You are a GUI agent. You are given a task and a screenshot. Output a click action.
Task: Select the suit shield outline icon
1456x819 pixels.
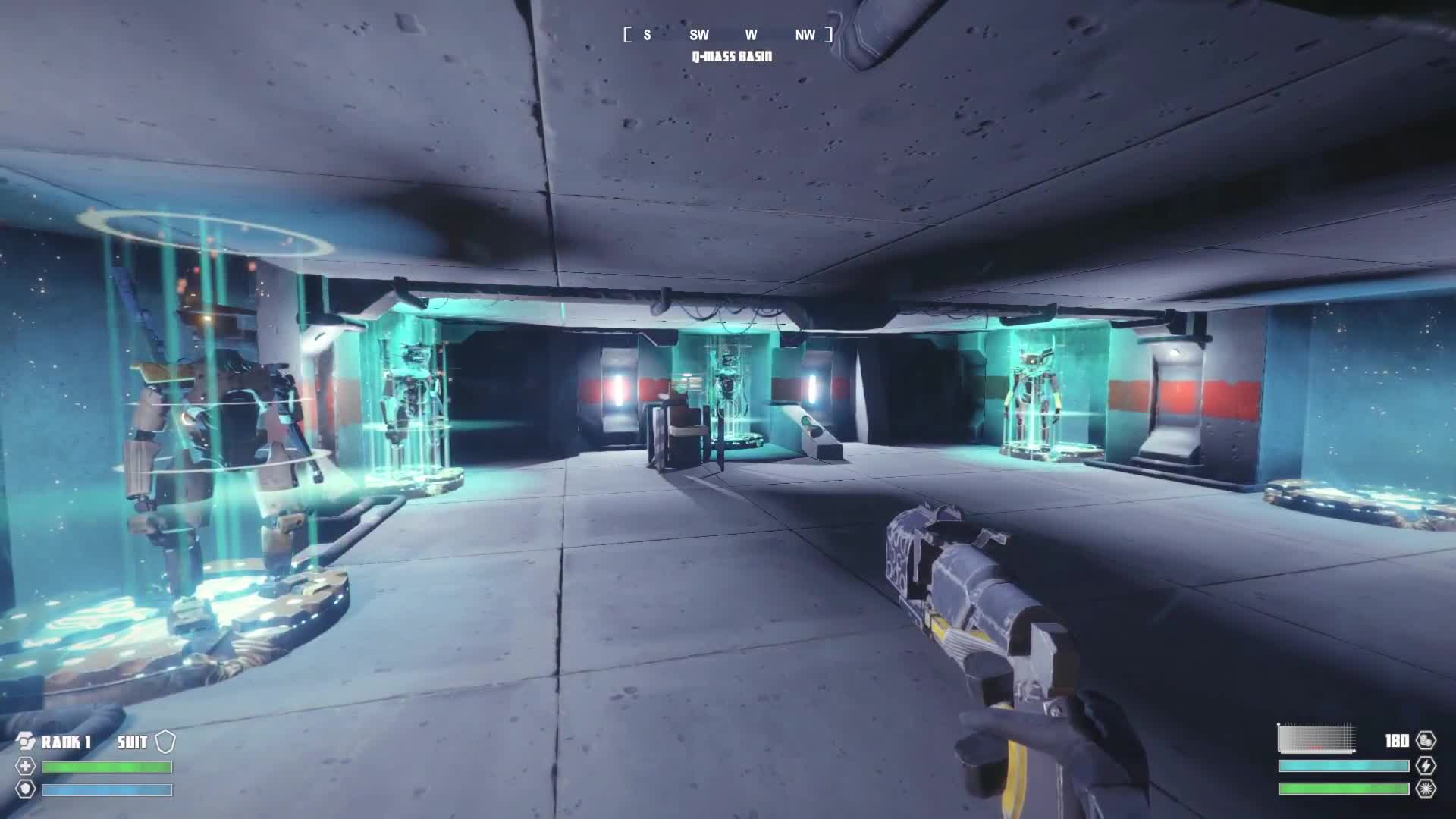(165, 742)
